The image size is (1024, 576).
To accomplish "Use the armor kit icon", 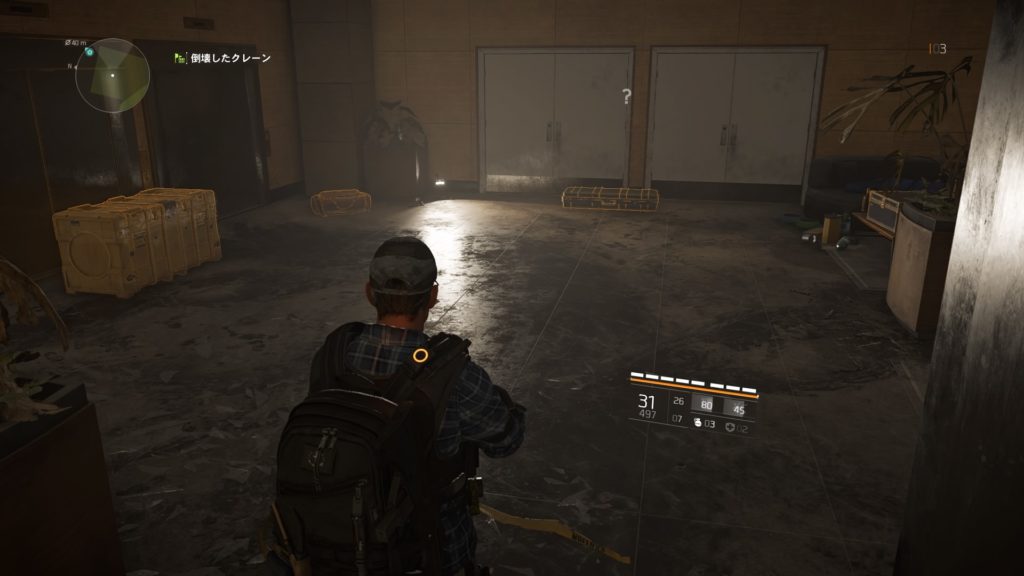I will coord(731,425).
